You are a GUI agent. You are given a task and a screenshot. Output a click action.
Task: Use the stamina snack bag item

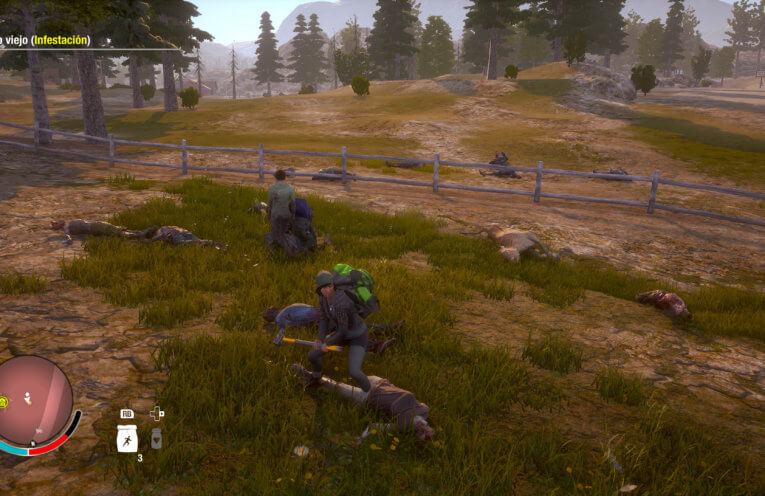tap(127, 438)
